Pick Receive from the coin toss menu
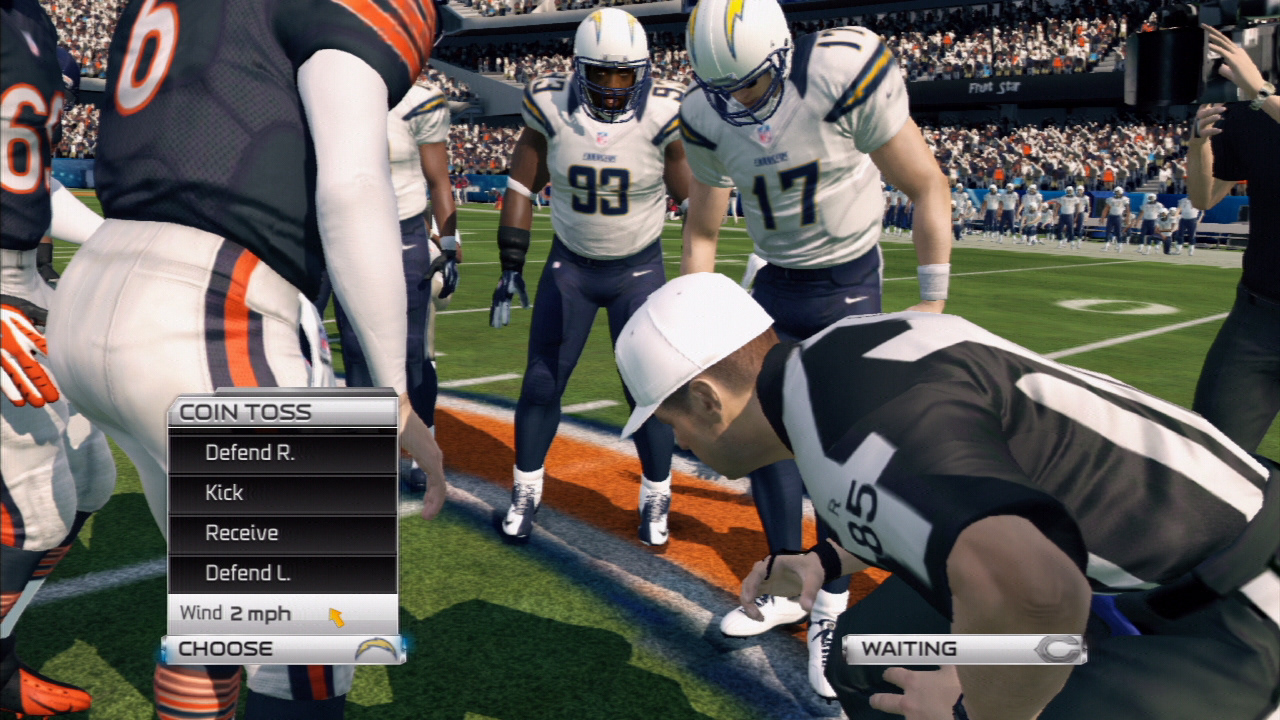The image size is (1280, 720). (282, 533)
